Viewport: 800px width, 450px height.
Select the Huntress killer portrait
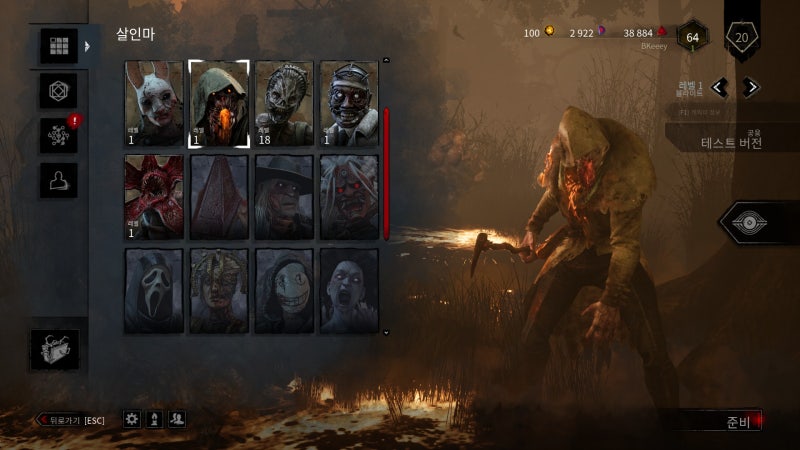154,104
